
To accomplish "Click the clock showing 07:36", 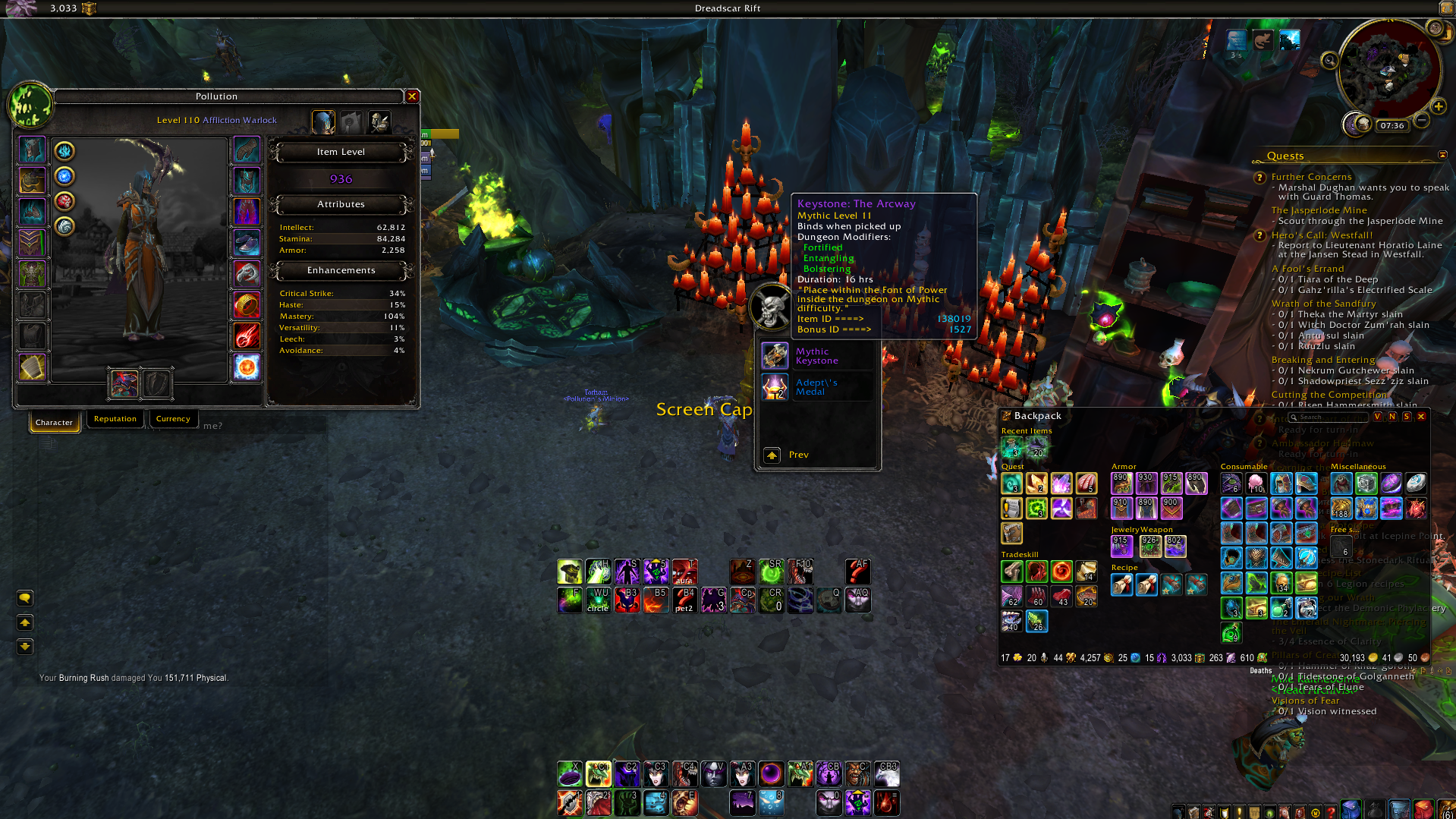I will [x=1392, y=126].
